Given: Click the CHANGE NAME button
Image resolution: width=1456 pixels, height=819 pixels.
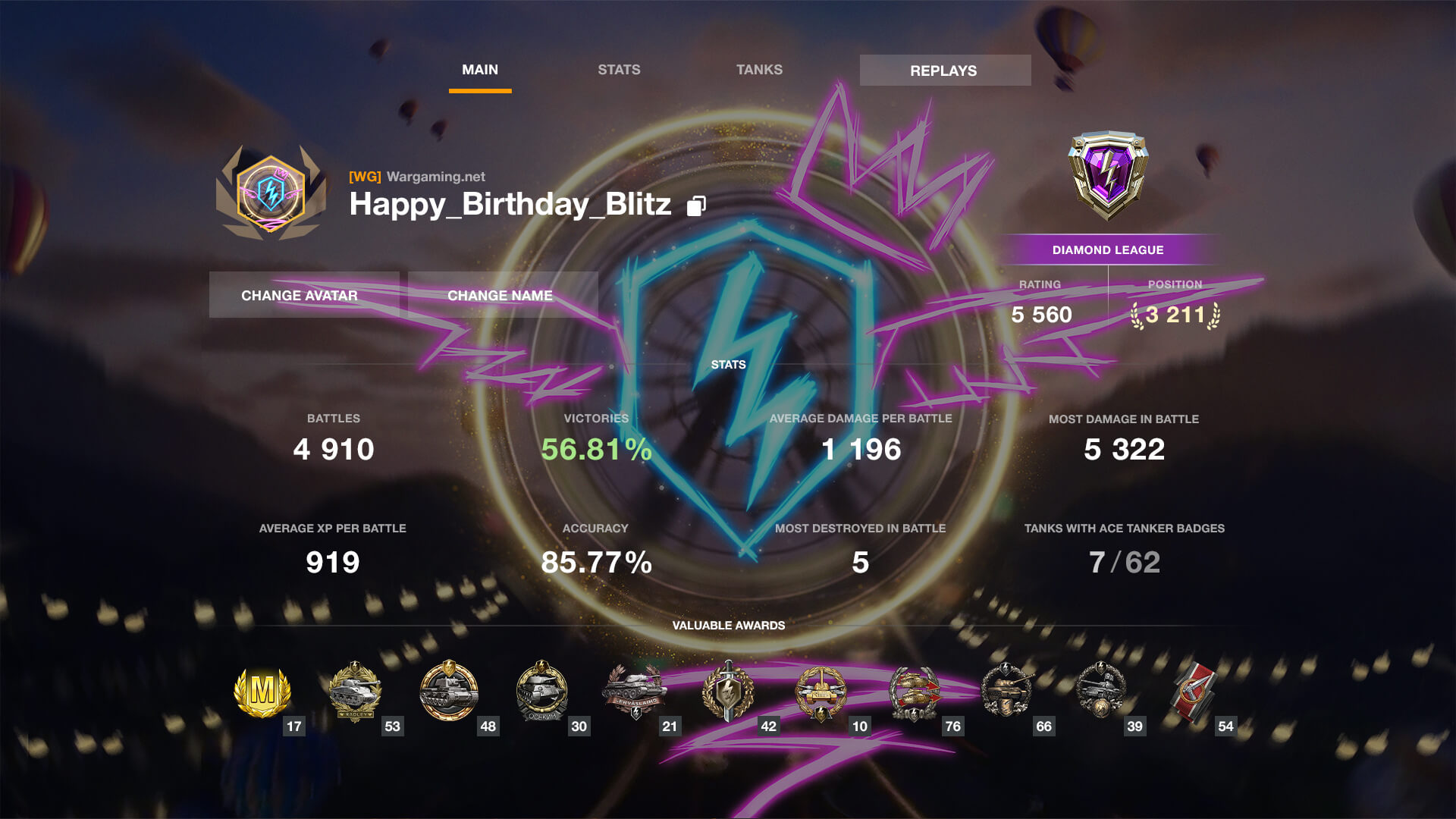Looking at the screenshot, I should (499, 295).
